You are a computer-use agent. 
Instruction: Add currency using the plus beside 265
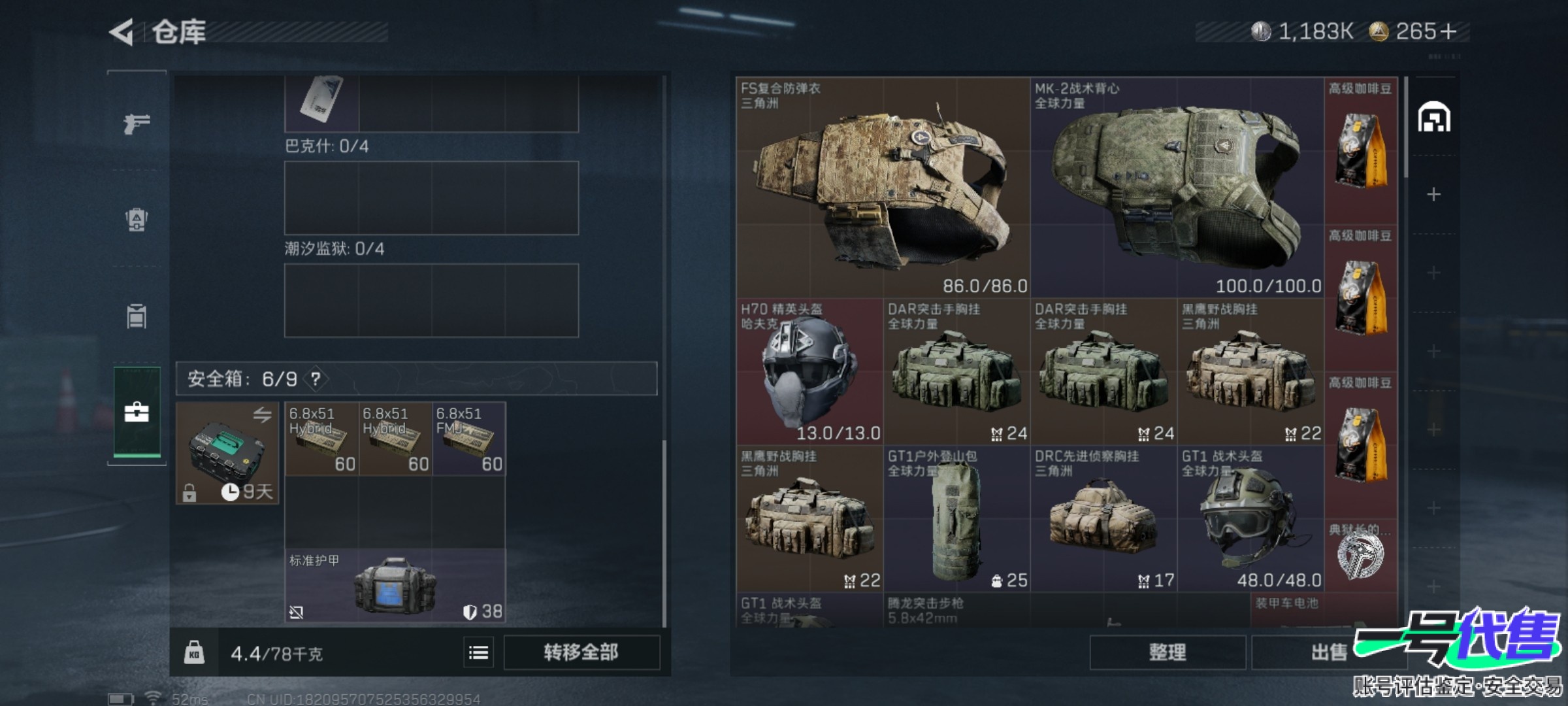[1448, 31]
